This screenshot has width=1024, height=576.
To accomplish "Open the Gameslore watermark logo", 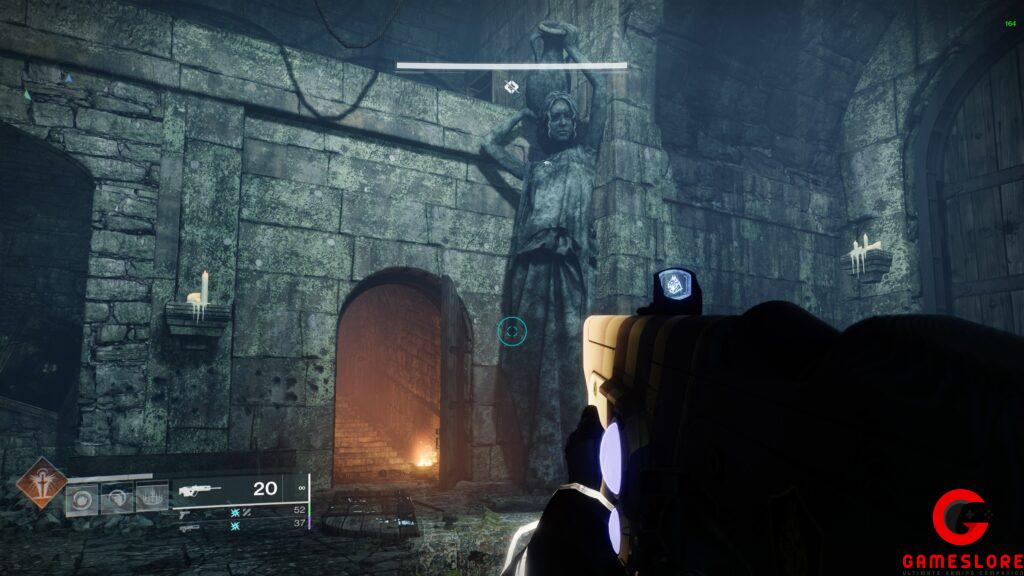I will coord(962,530).
